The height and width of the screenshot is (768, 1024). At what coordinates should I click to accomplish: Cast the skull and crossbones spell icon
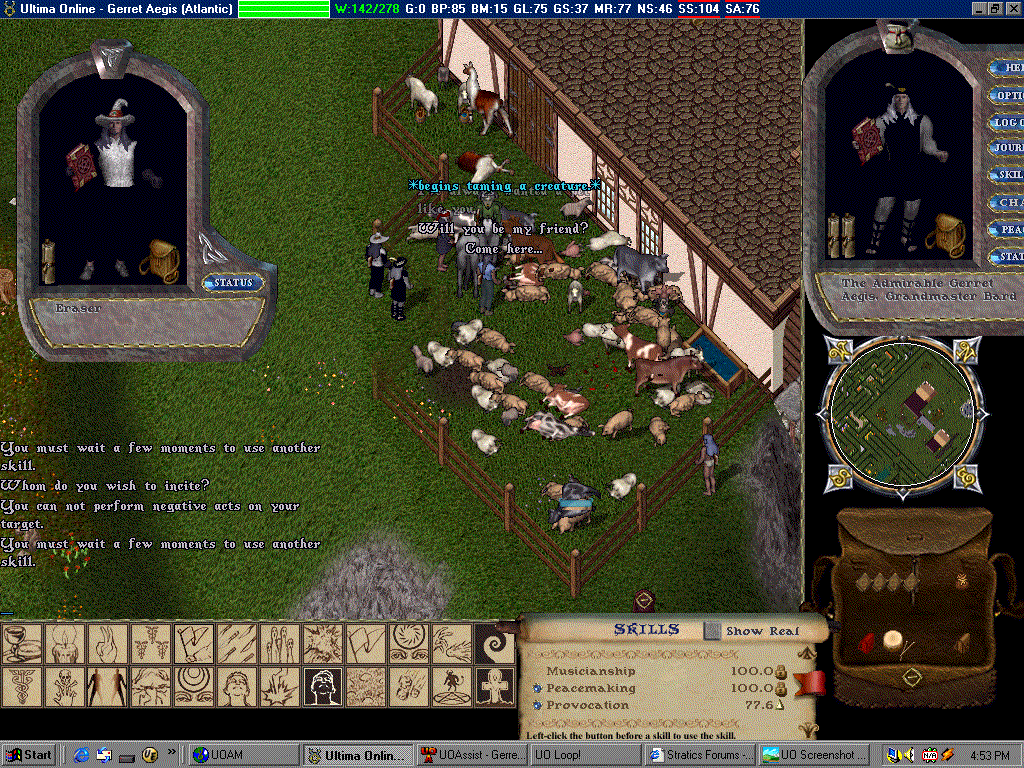point(62,687)
